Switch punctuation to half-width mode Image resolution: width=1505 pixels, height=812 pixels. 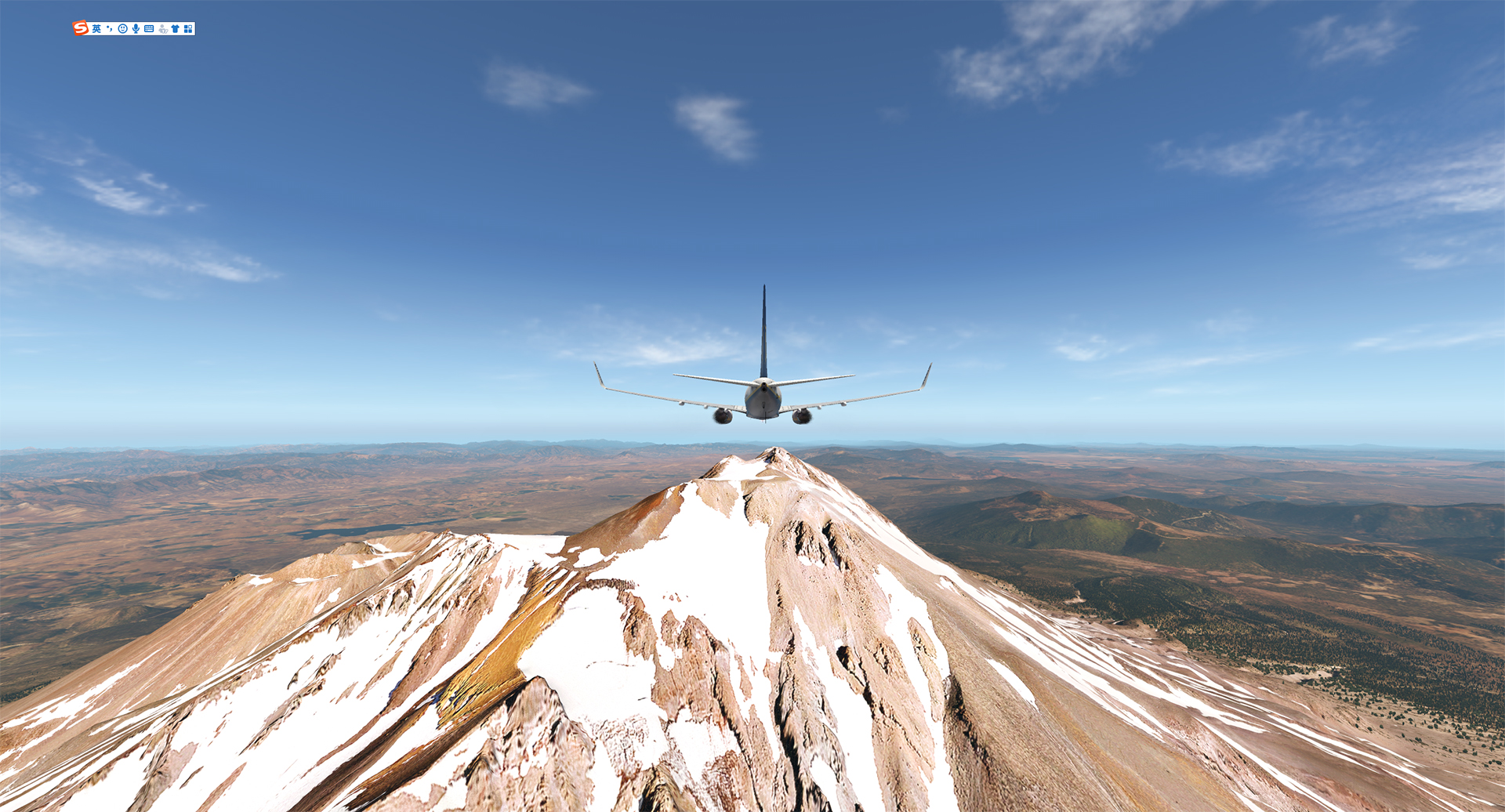click(x=110, y=28)
